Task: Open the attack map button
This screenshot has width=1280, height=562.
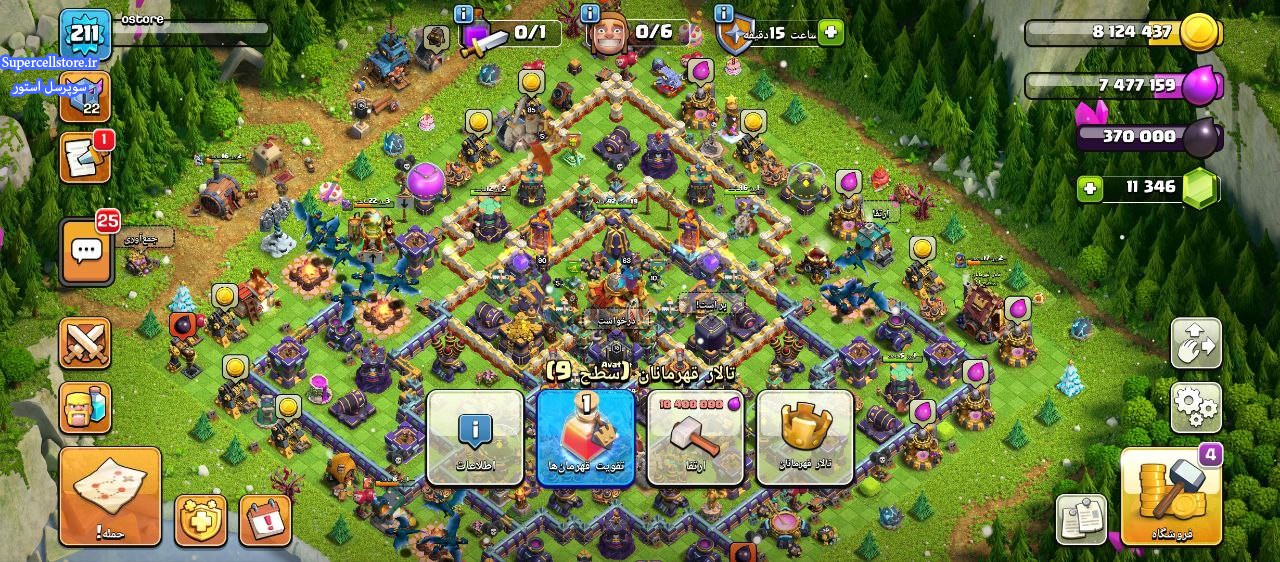Action: pos(110,497)
